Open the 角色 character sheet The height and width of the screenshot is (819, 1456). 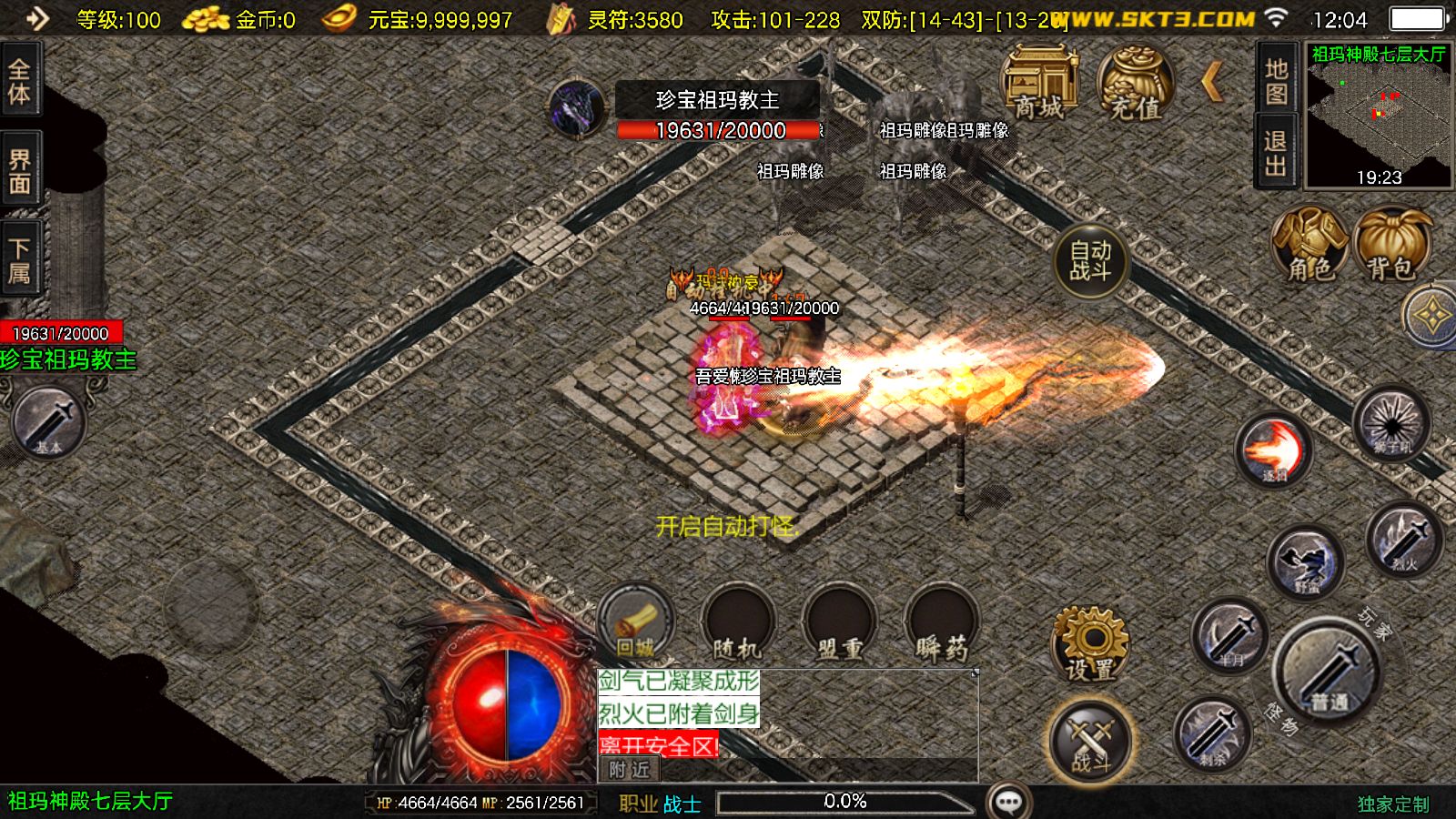tap(1309, 245)
